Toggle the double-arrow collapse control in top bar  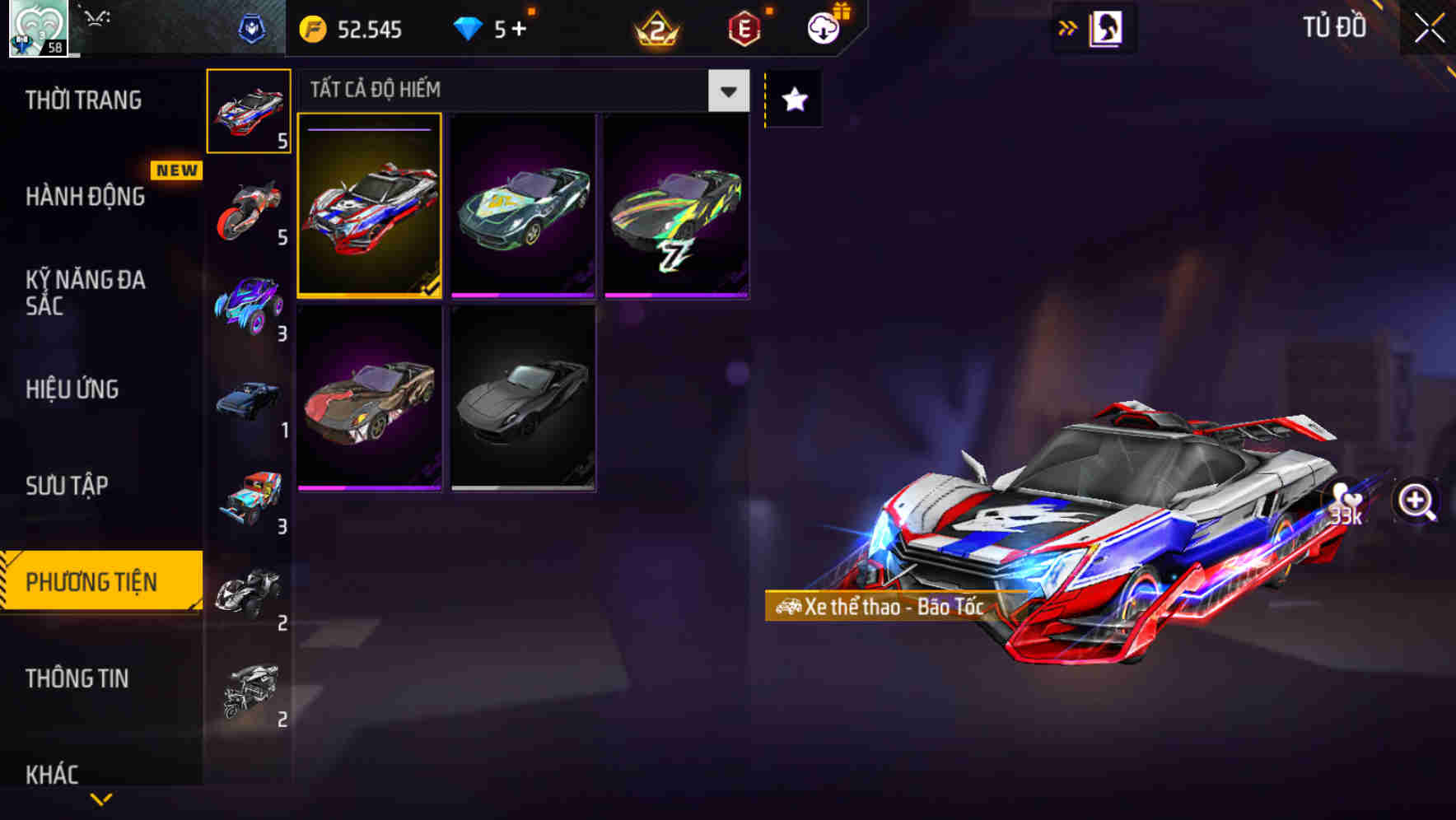point(1068,27)
